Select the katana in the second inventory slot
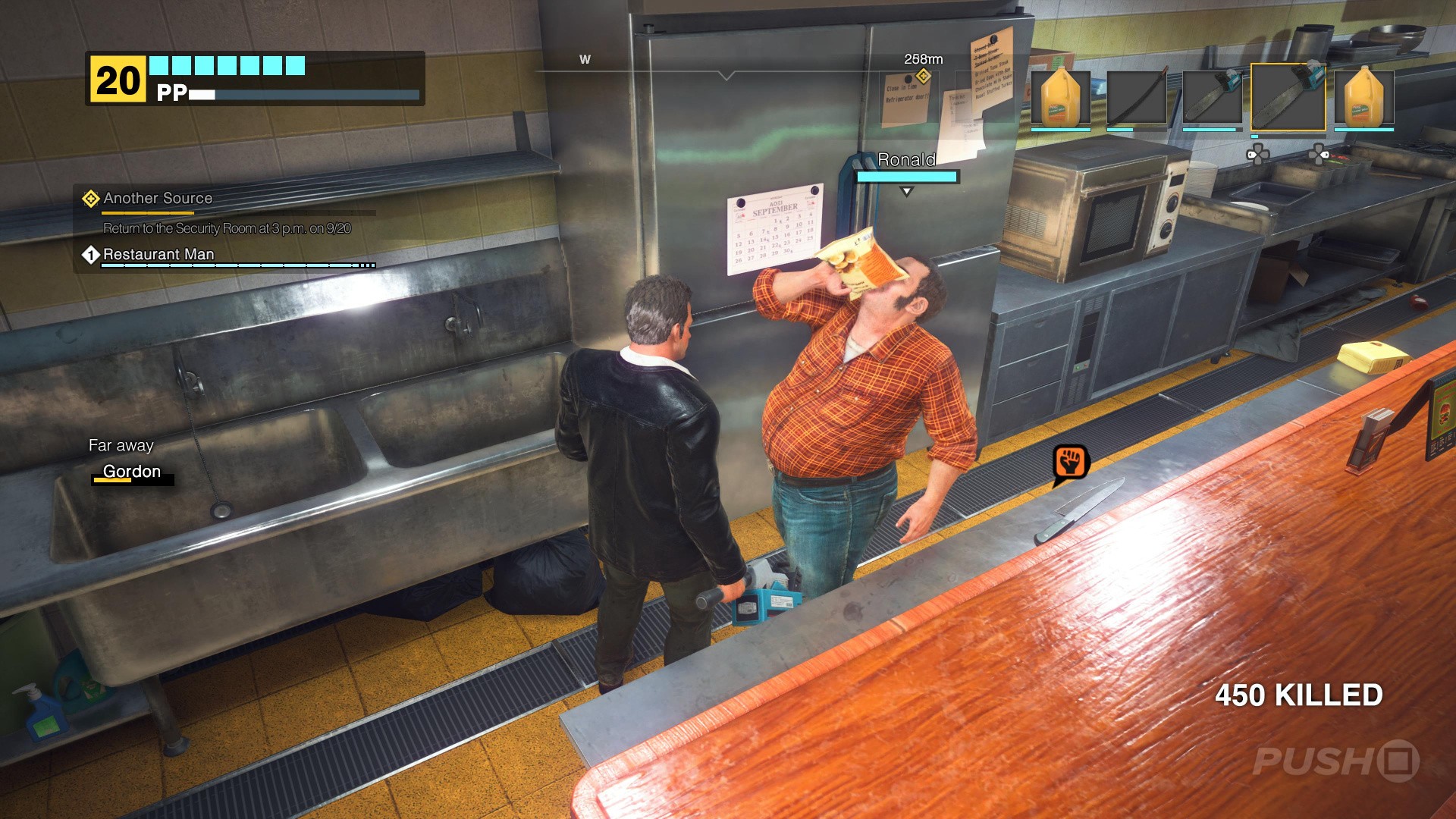This screenshot has width=1456, height=819. coord(1138,96)
